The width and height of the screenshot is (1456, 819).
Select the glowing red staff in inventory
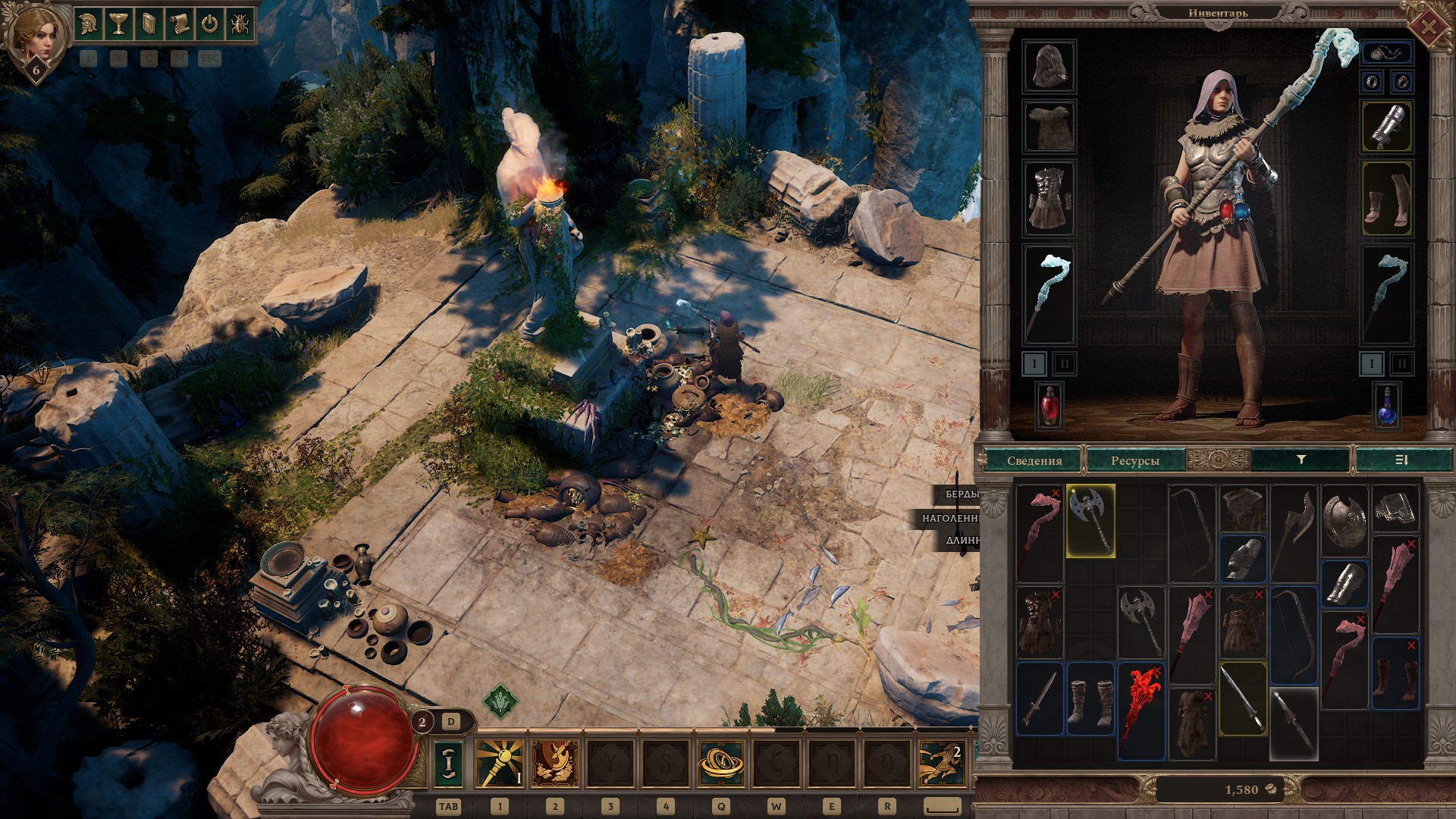tap(1141, 711)
